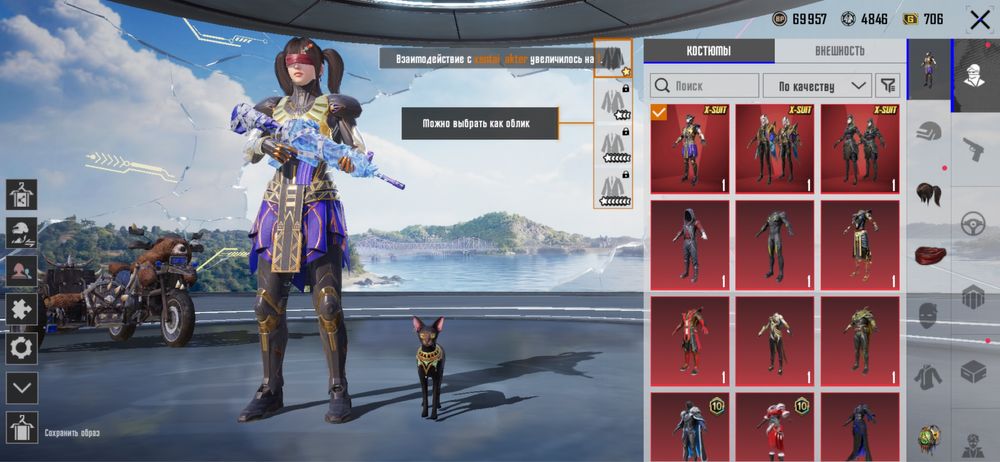1000x462 pixels.
Task: Open the jacket clothing category
Action: (929, 377)
